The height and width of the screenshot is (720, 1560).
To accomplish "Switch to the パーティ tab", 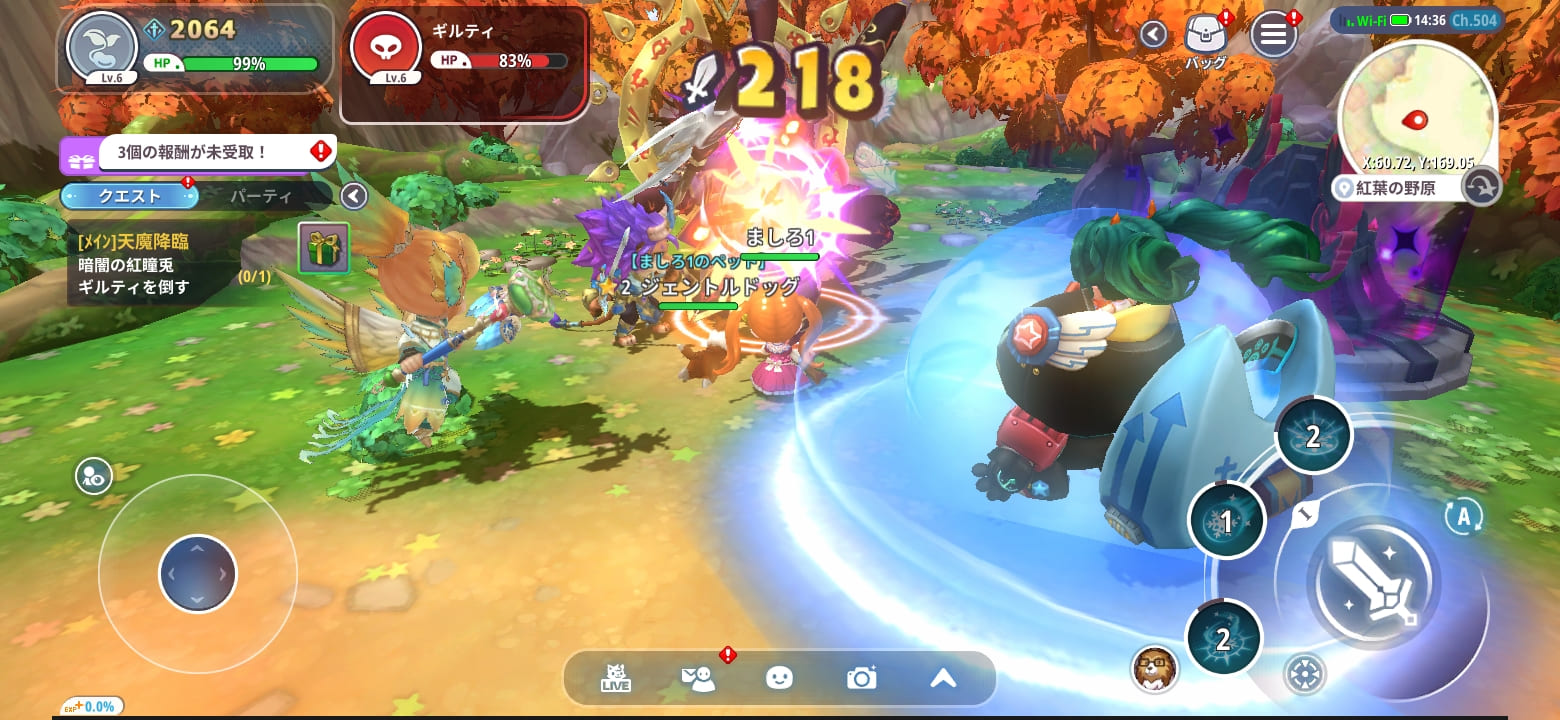I will (x=261, y=196).
